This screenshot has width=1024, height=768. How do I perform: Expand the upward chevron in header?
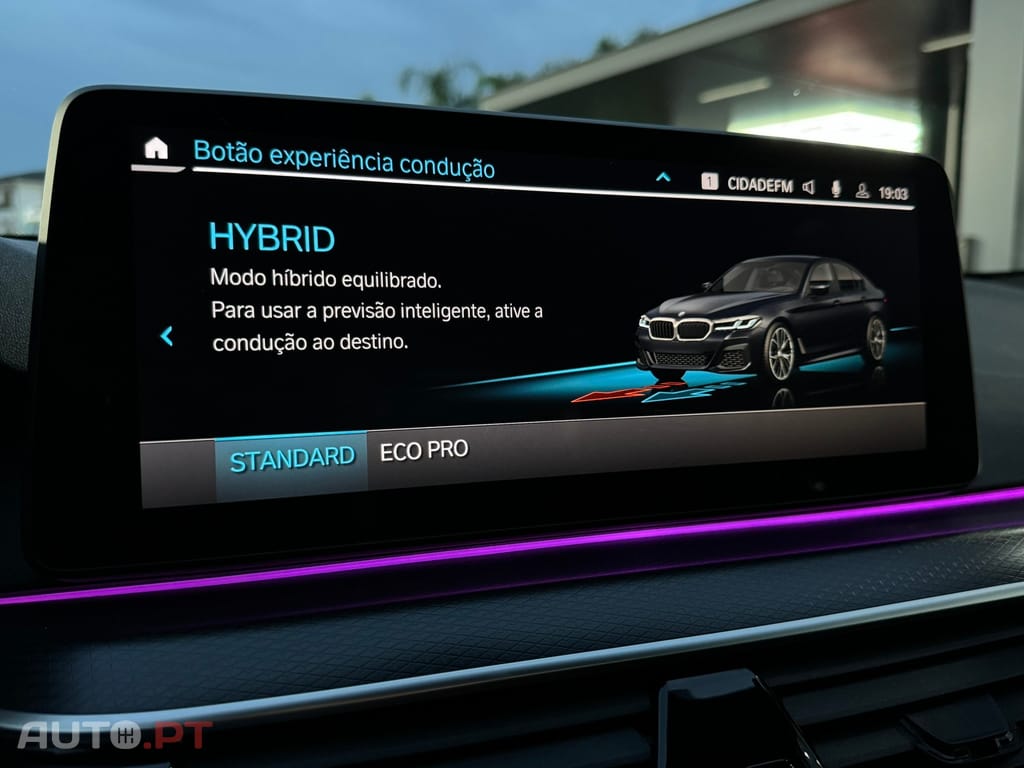[x=662, y=178]
